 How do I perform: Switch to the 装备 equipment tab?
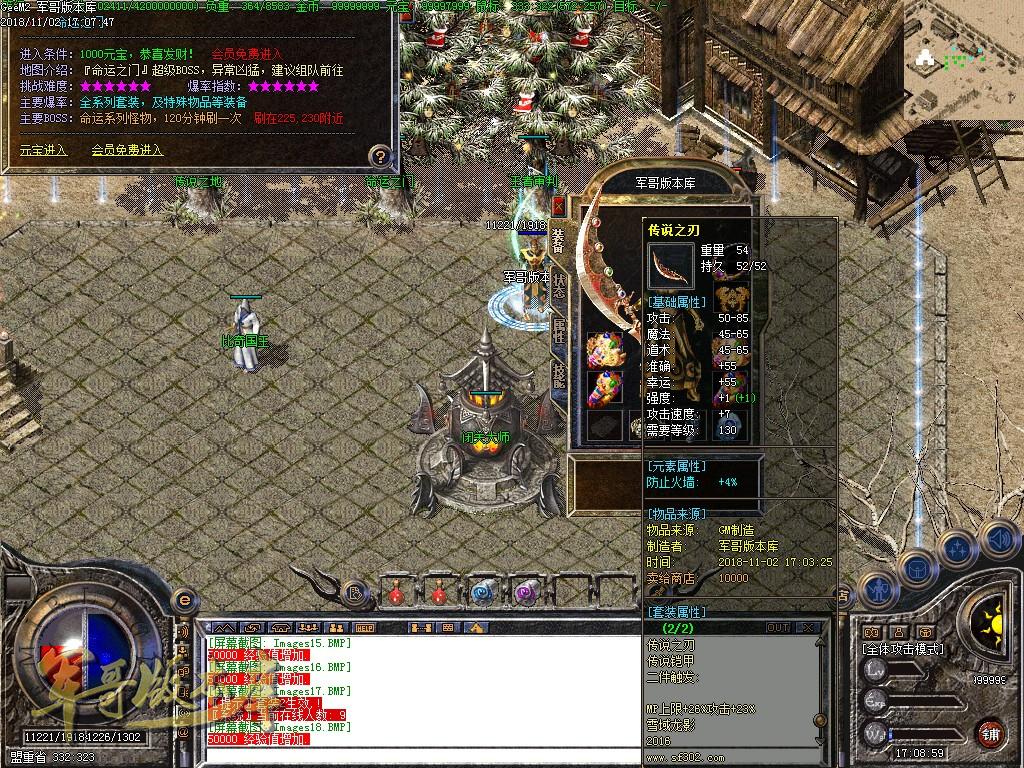558,240
